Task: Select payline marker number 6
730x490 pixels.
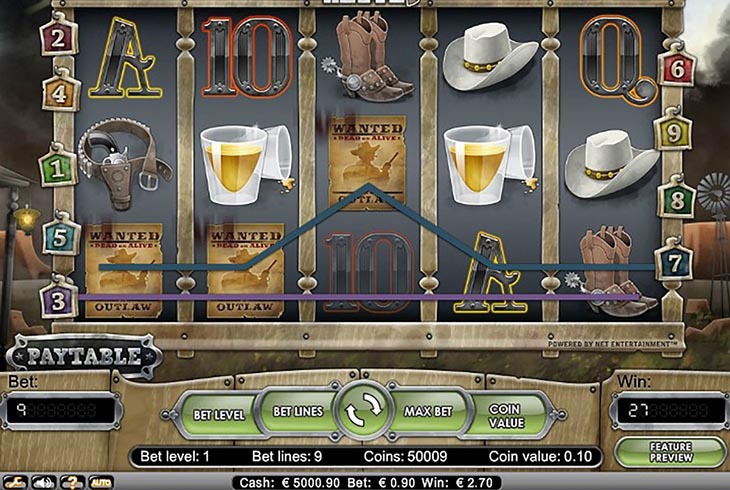Action: pos(676,68)
